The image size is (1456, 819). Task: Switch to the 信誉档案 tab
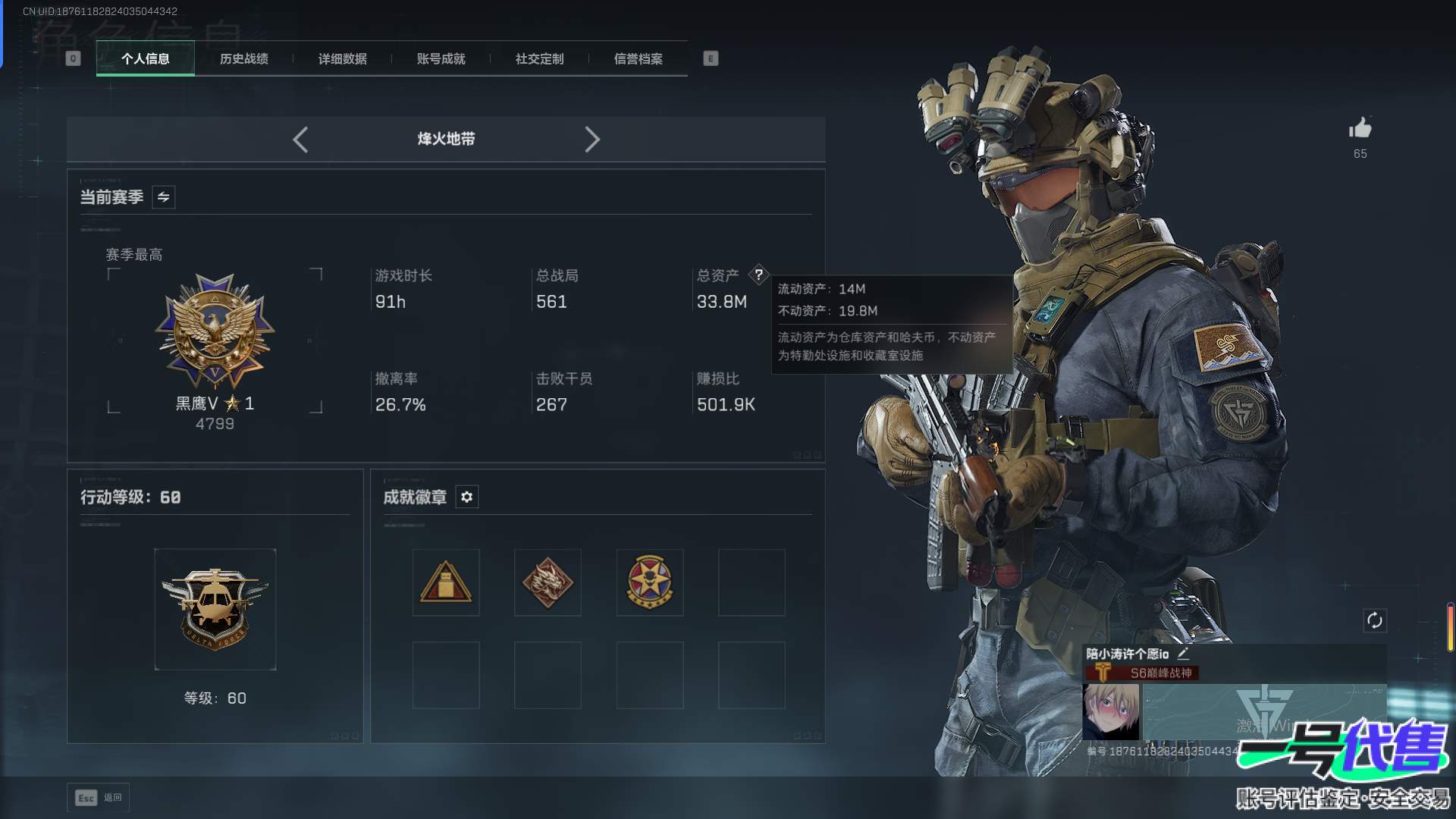638,58
